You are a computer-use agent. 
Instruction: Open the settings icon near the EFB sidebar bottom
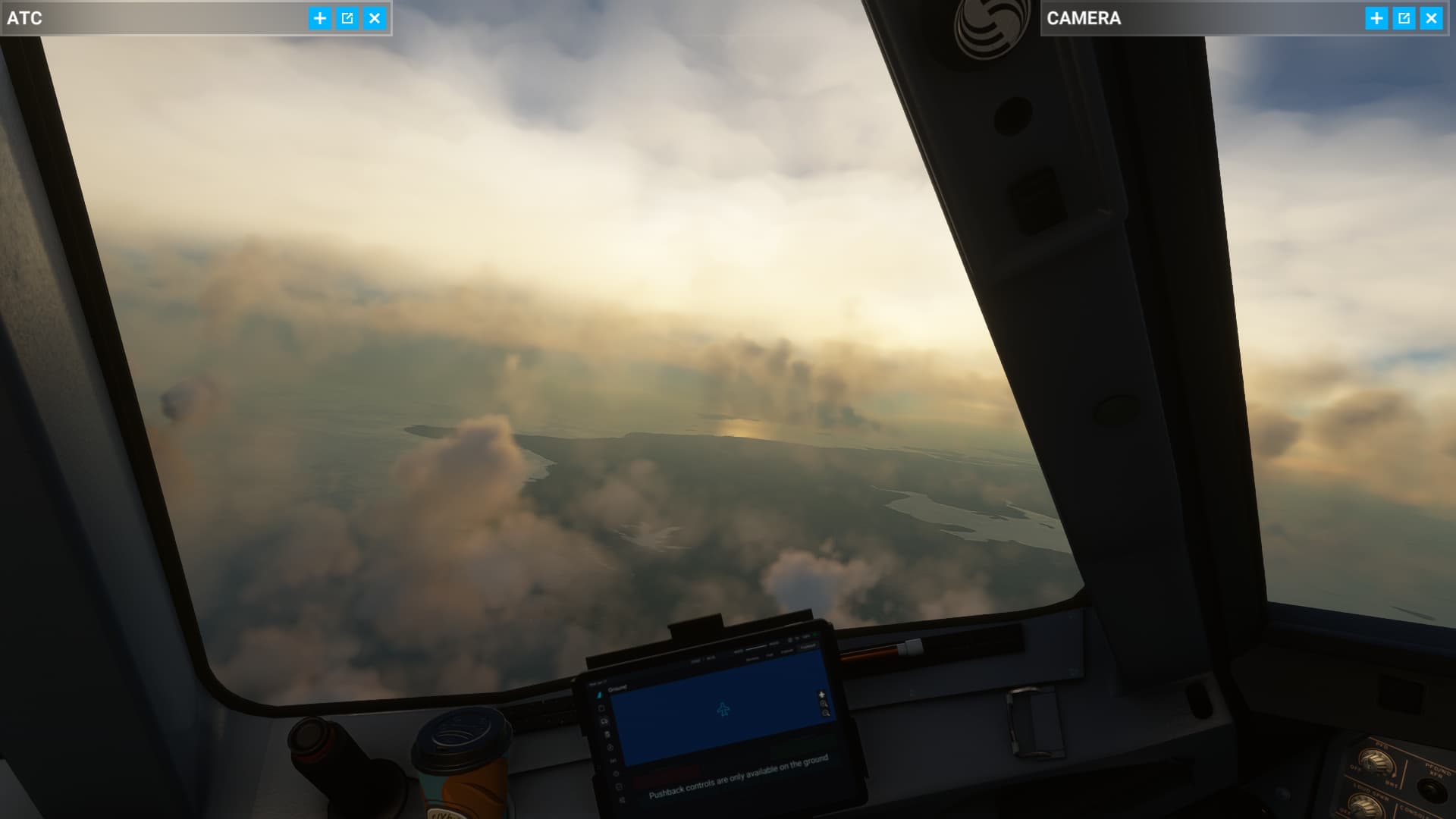pyautogui.click(x=616, y=773)
